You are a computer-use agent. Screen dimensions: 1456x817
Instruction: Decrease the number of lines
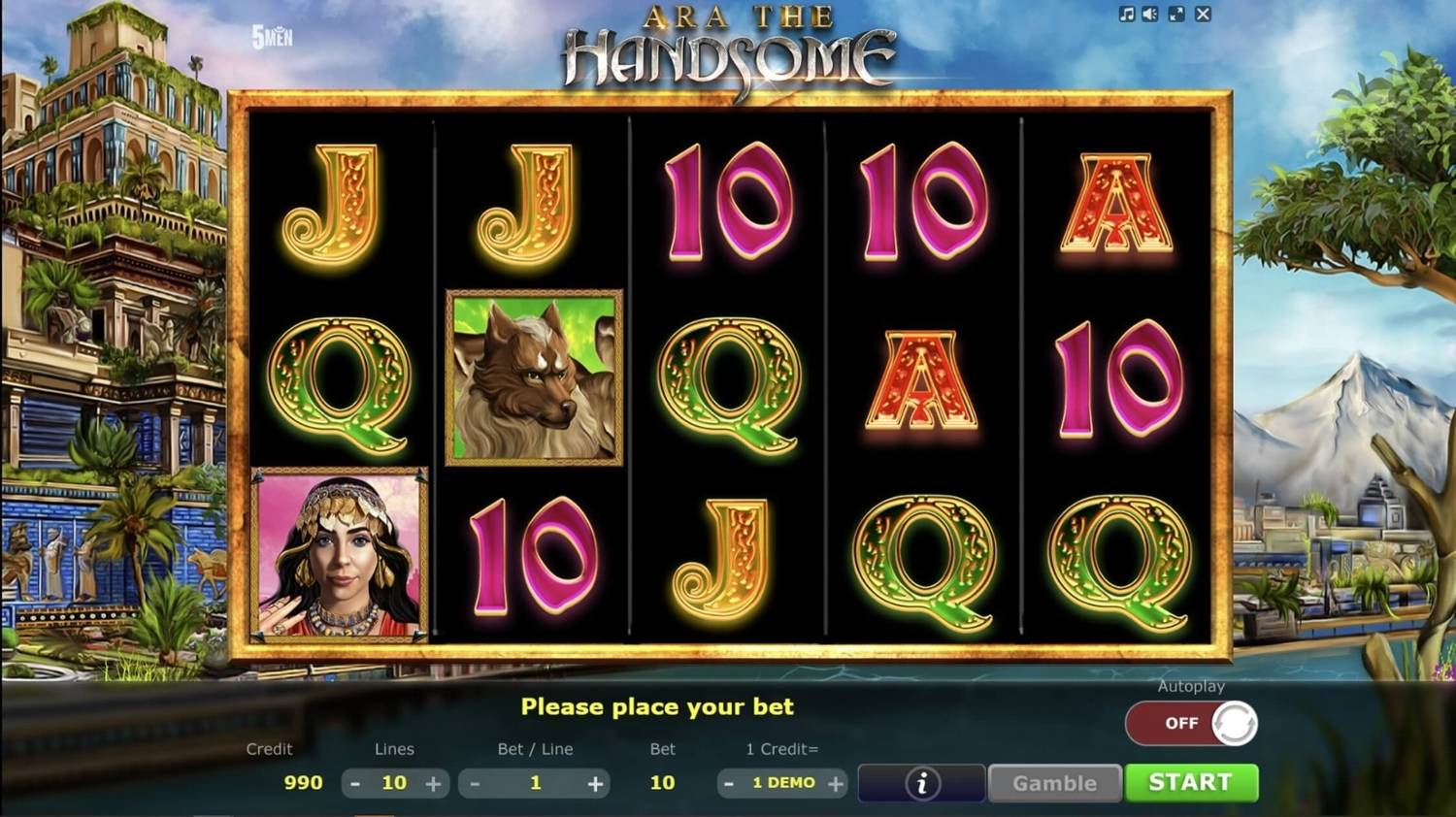[355, 783]
